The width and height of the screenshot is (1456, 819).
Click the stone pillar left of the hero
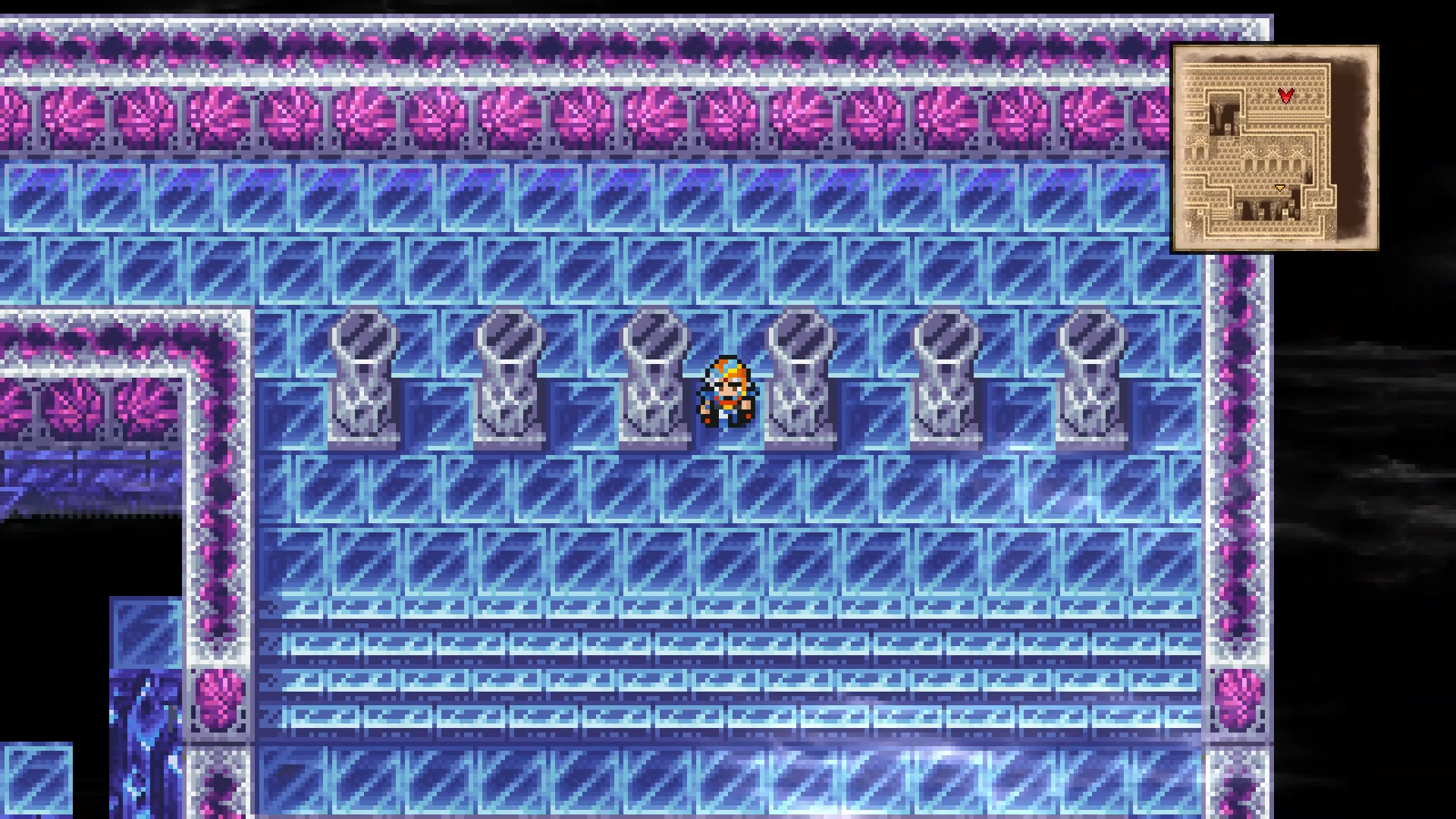click(x=654, y=379)
